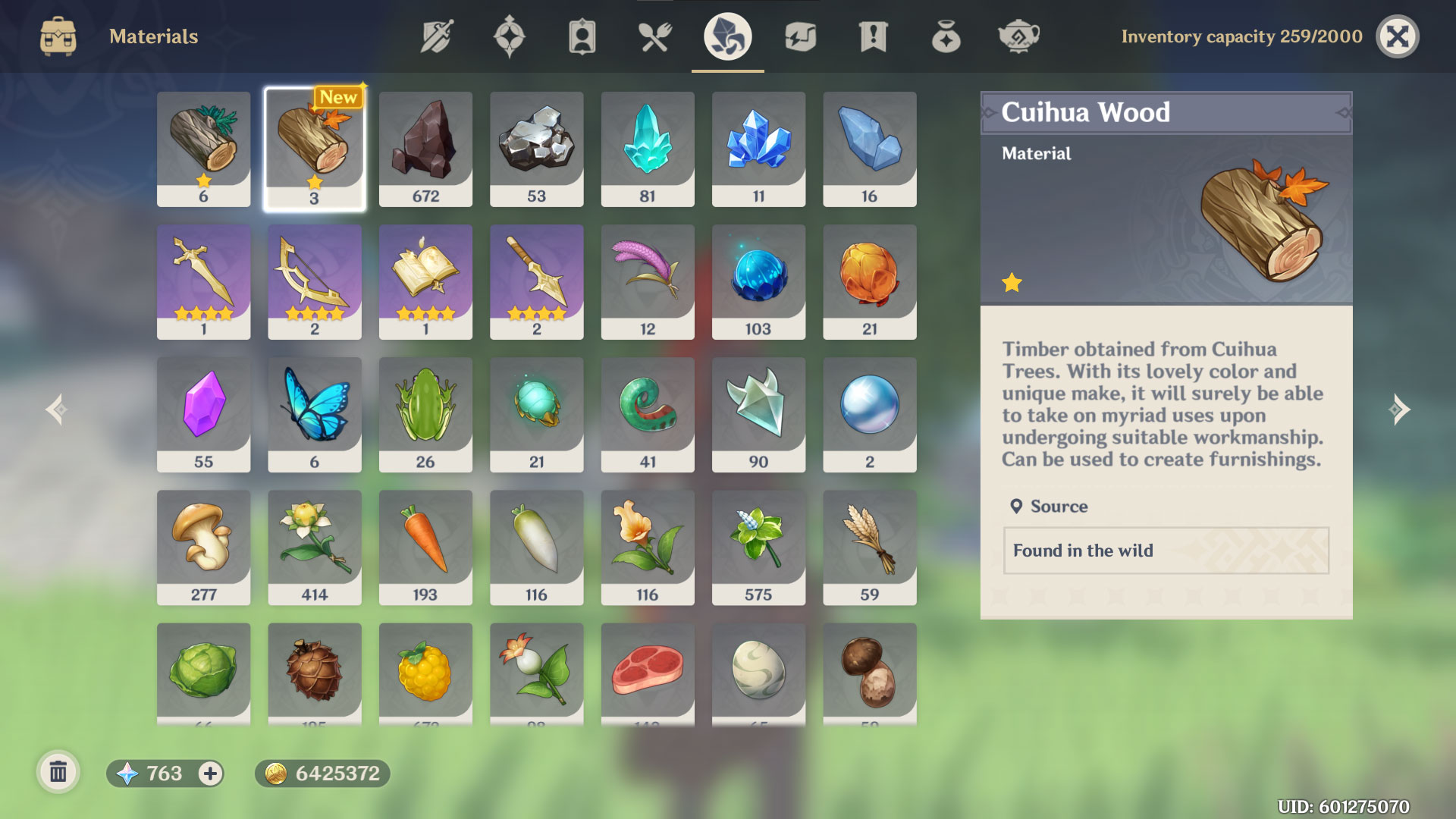The image size is (1456, 819).
Task: Switch to the Weapons tab icon
Action: click(x=436, y=36)
